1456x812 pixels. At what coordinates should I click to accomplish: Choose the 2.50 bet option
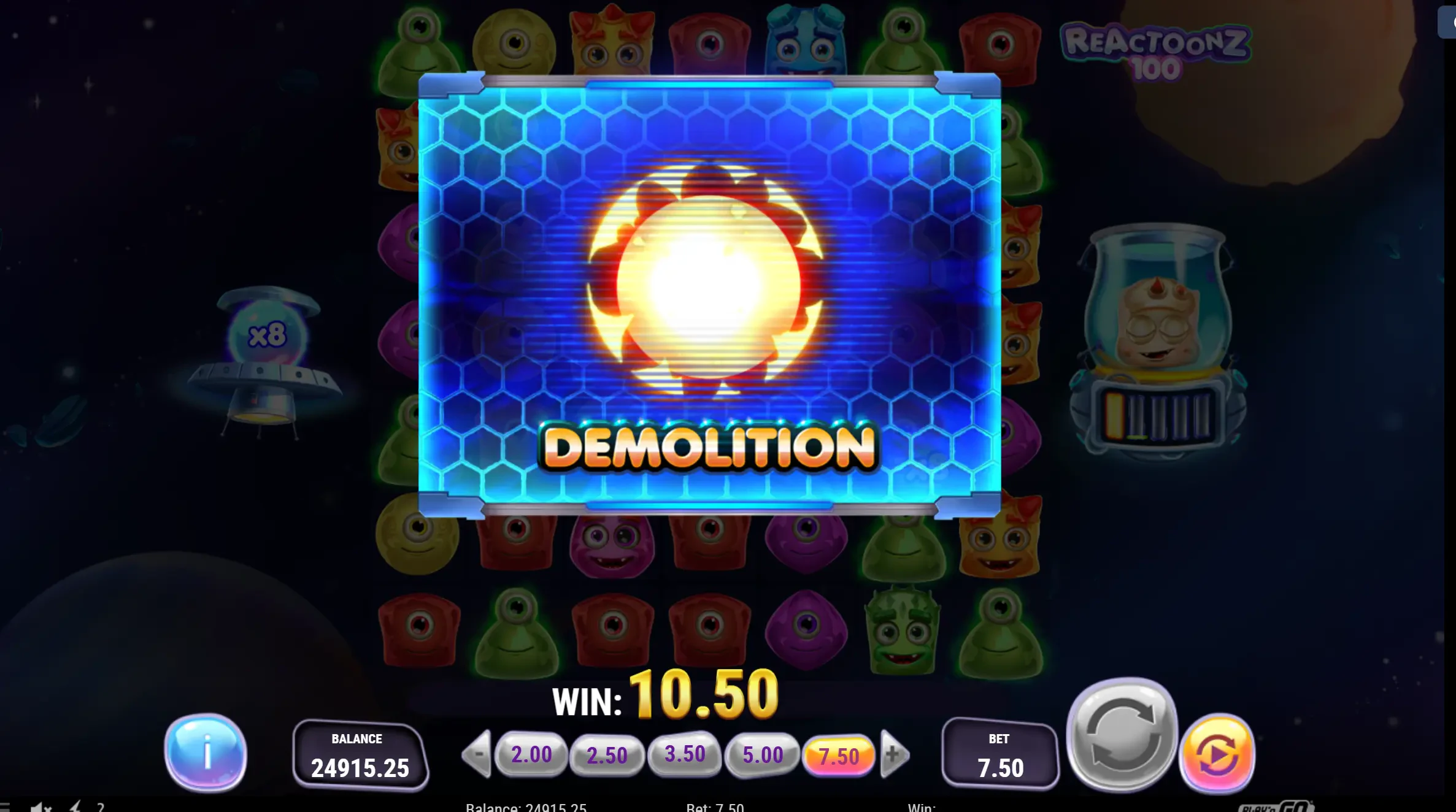pyautogui.click(x=607, y=755)
